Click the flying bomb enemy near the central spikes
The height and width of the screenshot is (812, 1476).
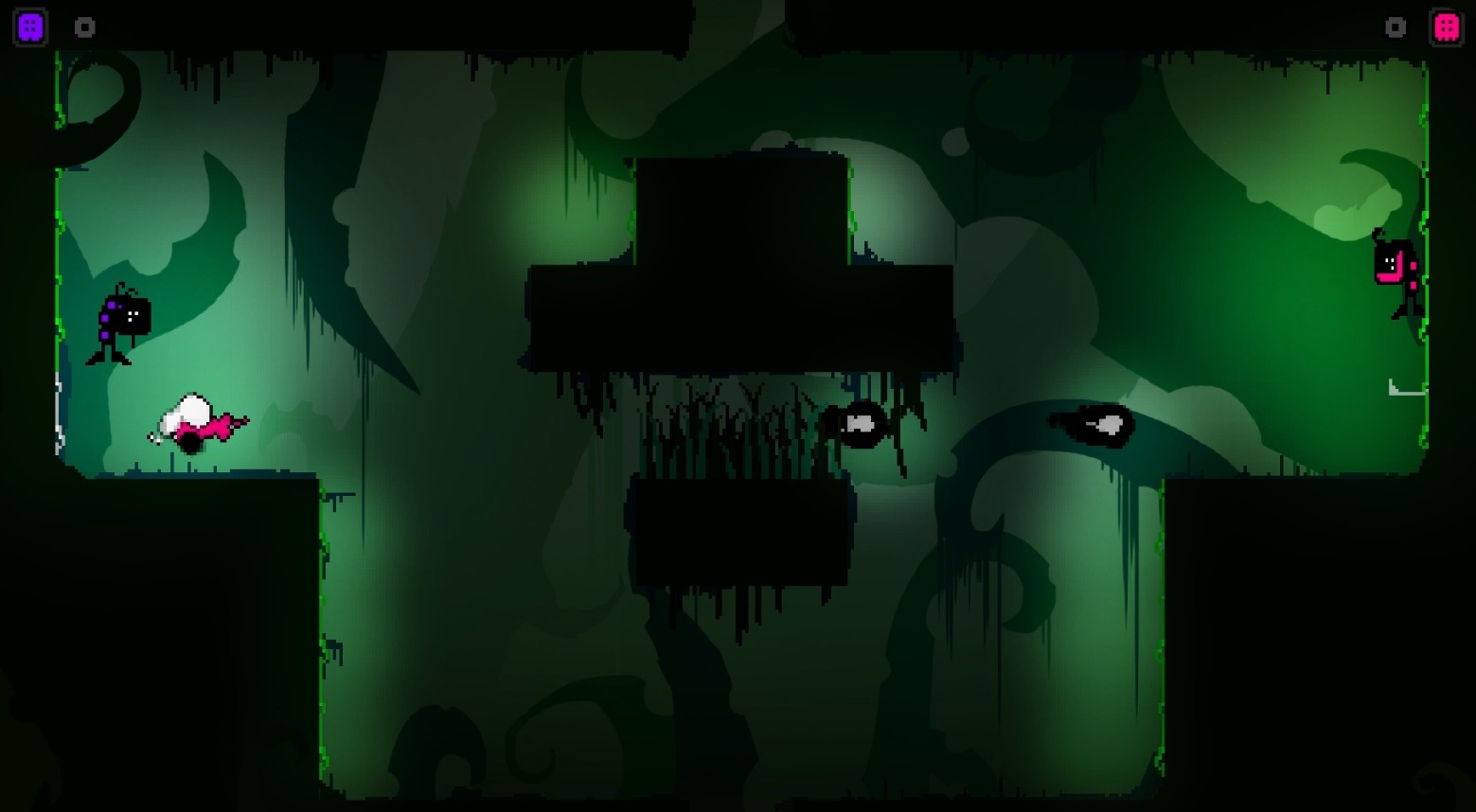pyautogui.click(x=860, y=424)
